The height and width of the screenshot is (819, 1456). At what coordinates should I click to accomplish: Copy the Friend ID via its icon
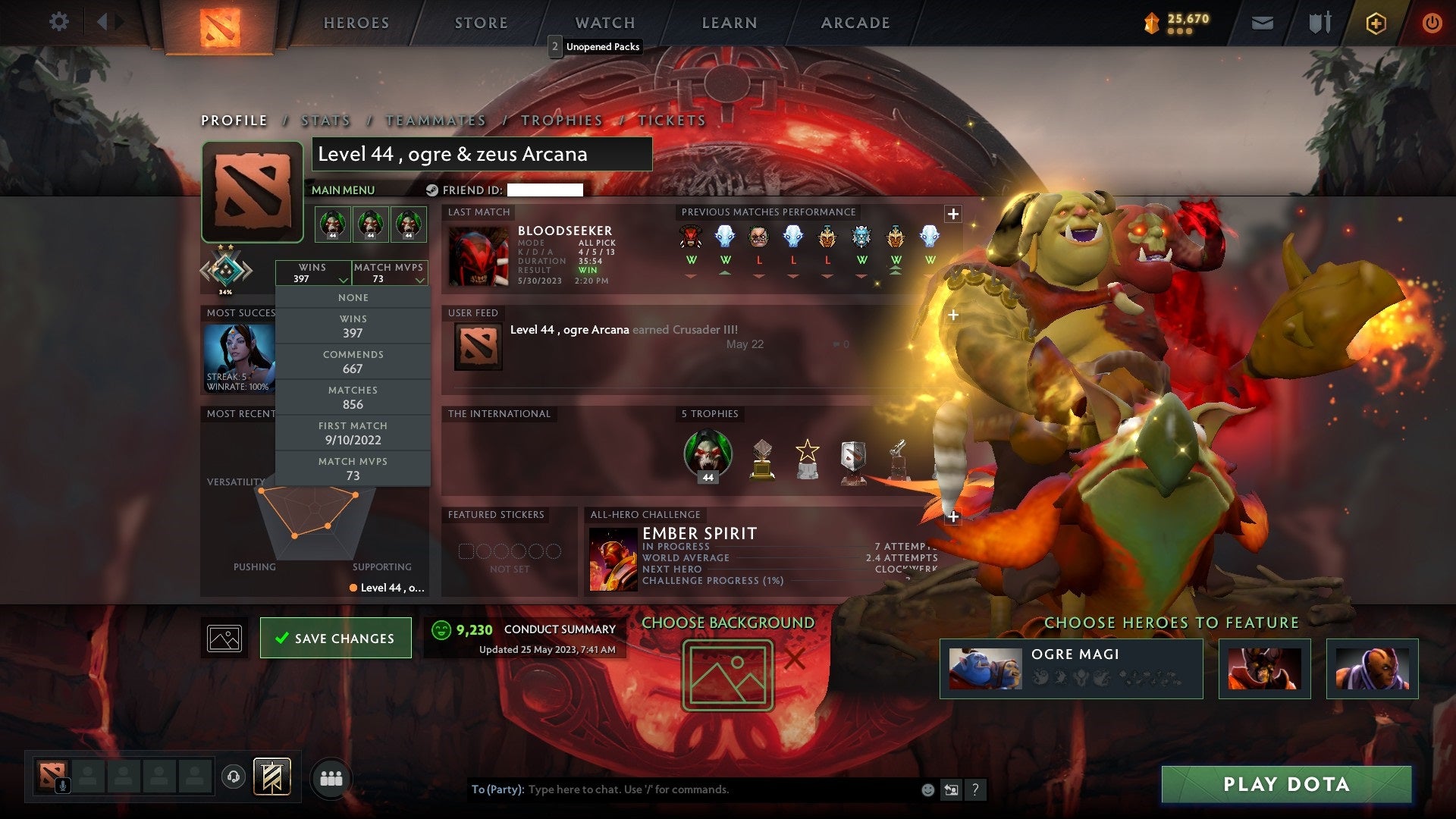432,191
